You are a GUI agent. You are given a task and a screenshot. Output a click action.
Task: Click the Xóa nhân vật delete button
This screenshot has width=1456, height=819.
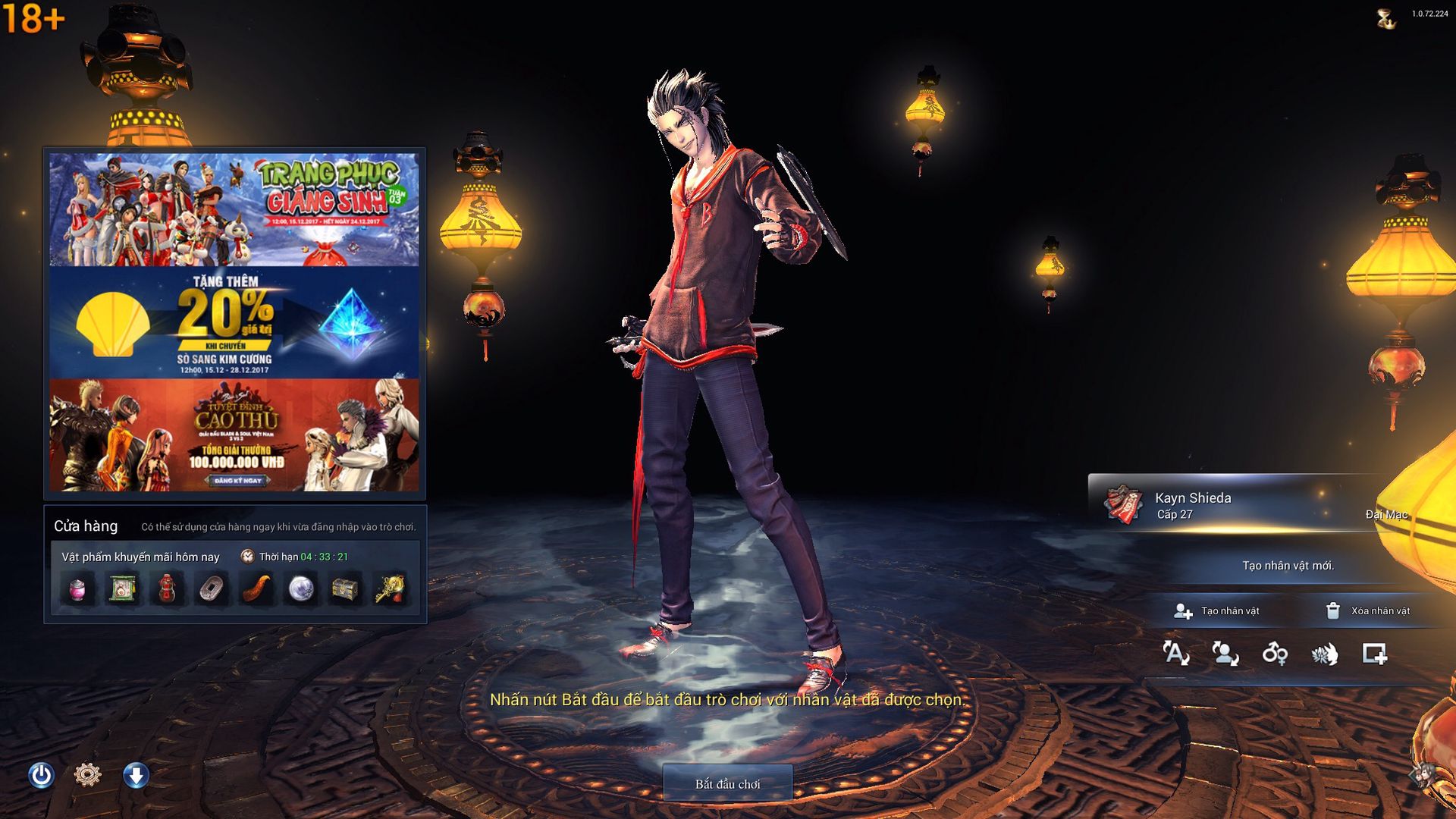click(x=1367, y=611)
